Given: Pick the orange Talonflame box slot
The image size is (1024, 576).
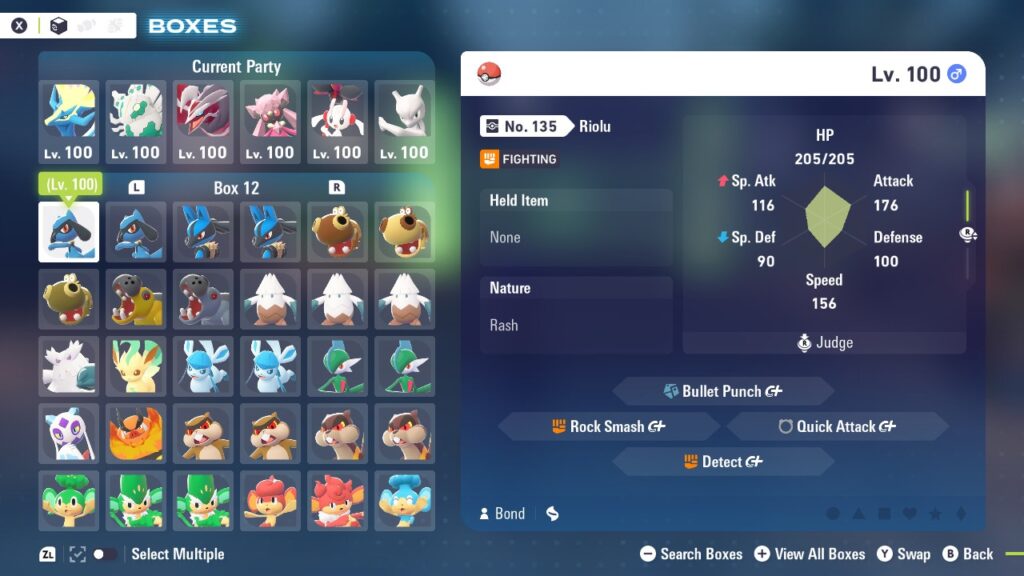Looking at the screenshot, I should click(x=136, y=432).
